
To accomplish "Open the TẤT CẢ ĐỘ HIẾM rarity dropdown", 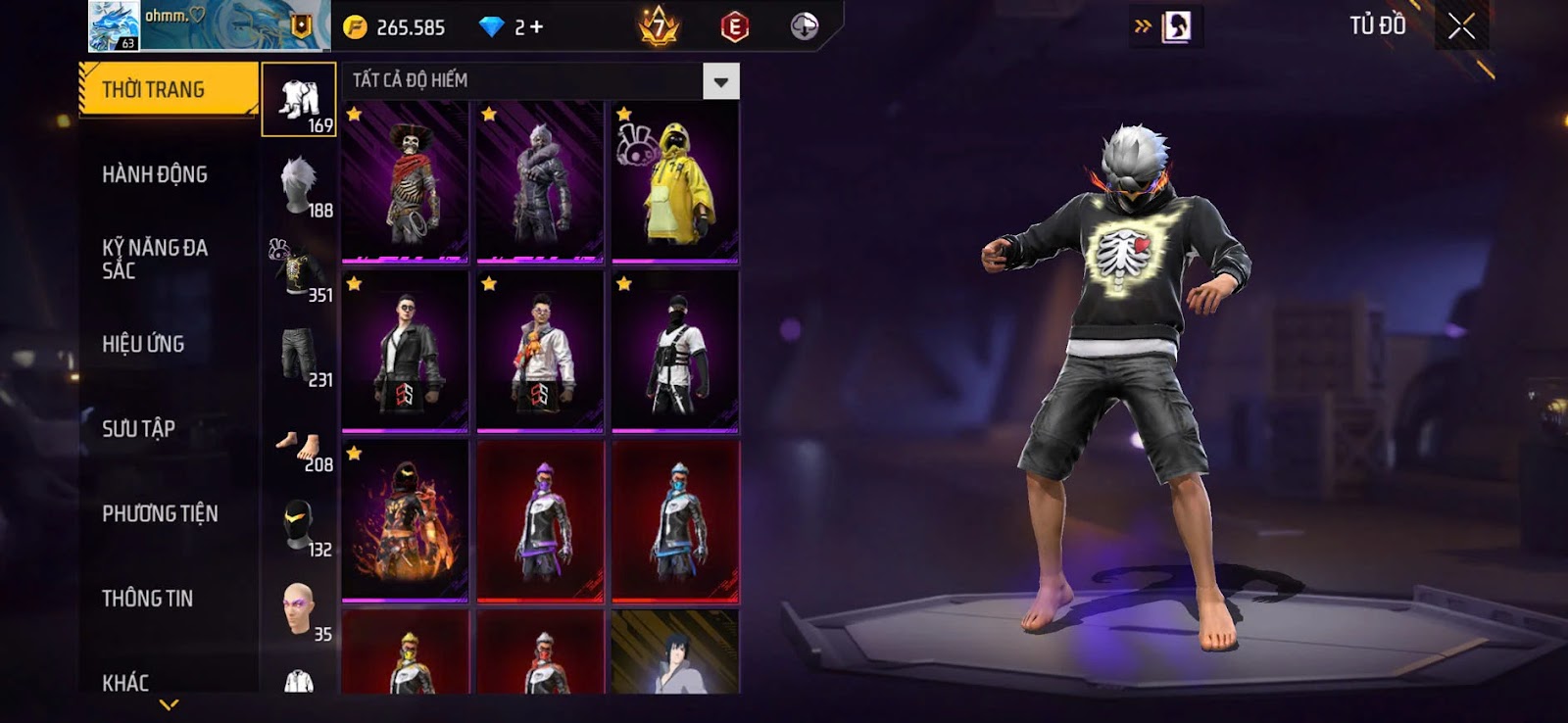I will (x=720, y=81).
